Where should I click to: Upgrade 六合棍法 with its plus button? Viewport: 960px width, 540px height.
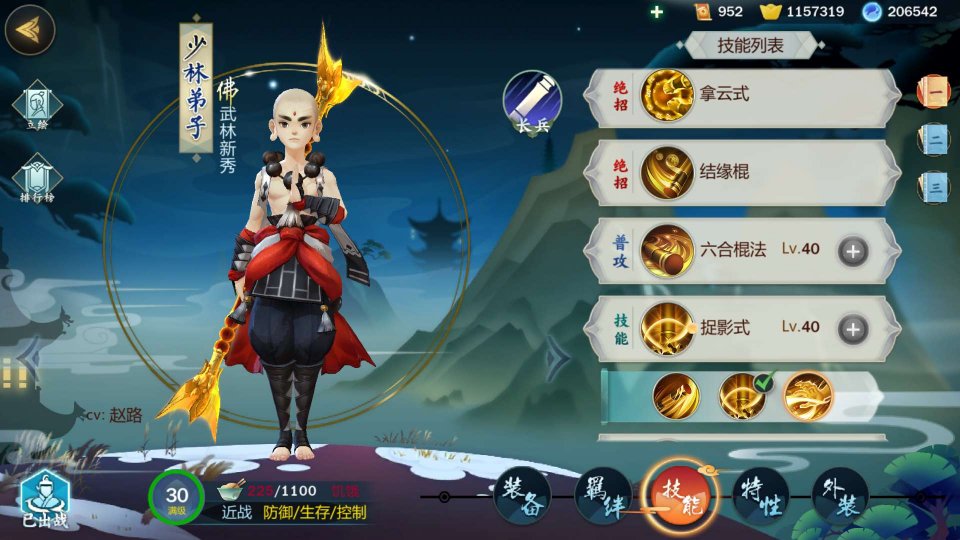tap(852, 250)
